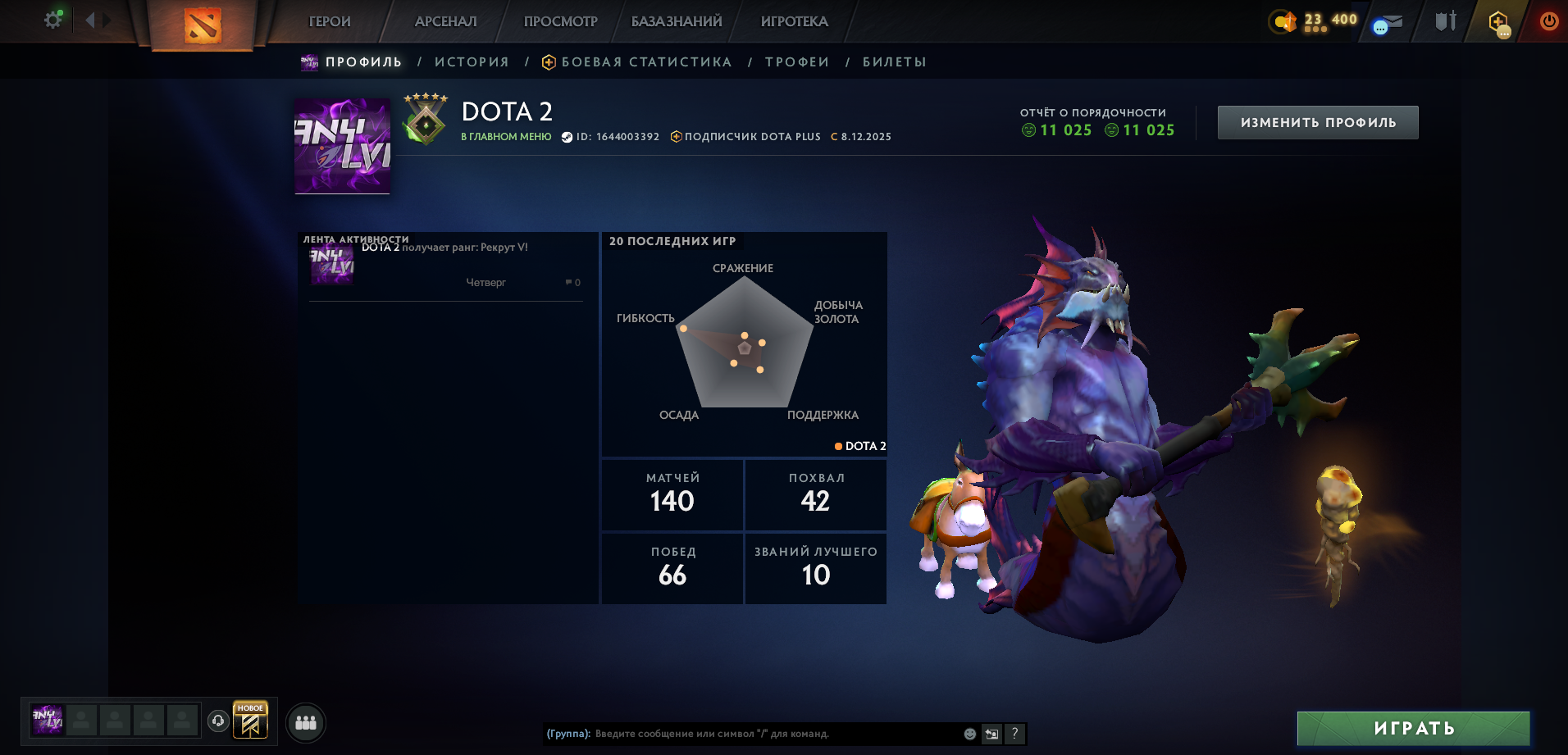Image resolution: width=1568 pixels, height=755 pixels.
Task: Open the friends list icon
Action: point(304,722)
